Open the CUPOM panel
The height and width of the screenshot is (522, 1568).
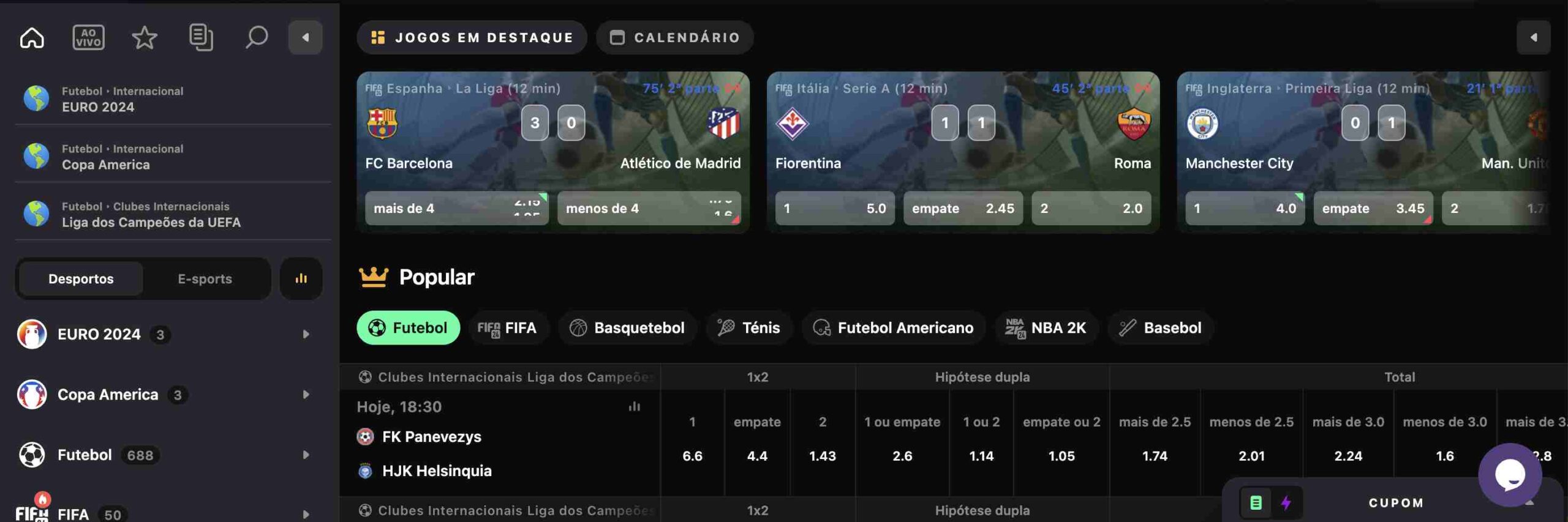1394,503
